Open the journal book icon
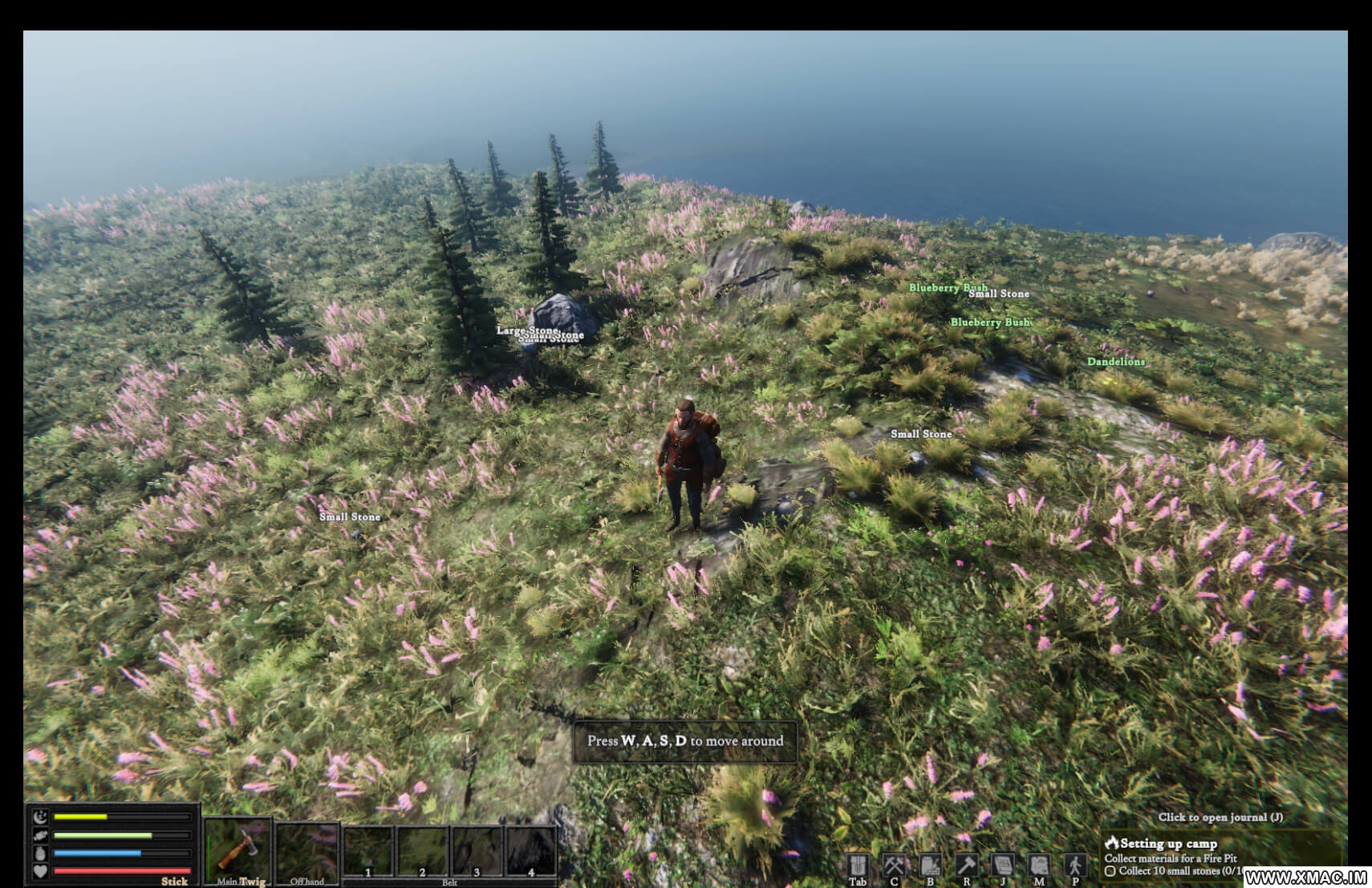The image size is (1372, 888). [x=1003, y=866]
